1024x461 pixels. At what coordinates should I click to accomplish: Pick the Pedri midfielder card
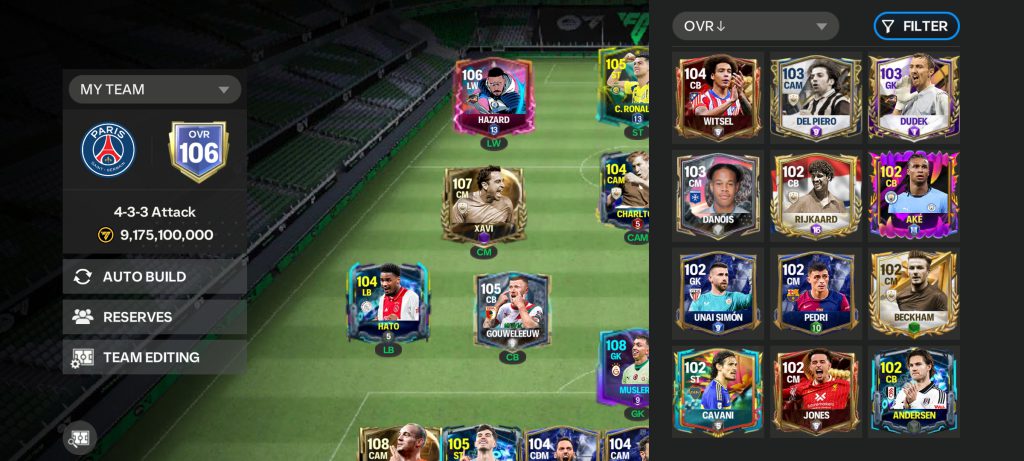[816, 292]
